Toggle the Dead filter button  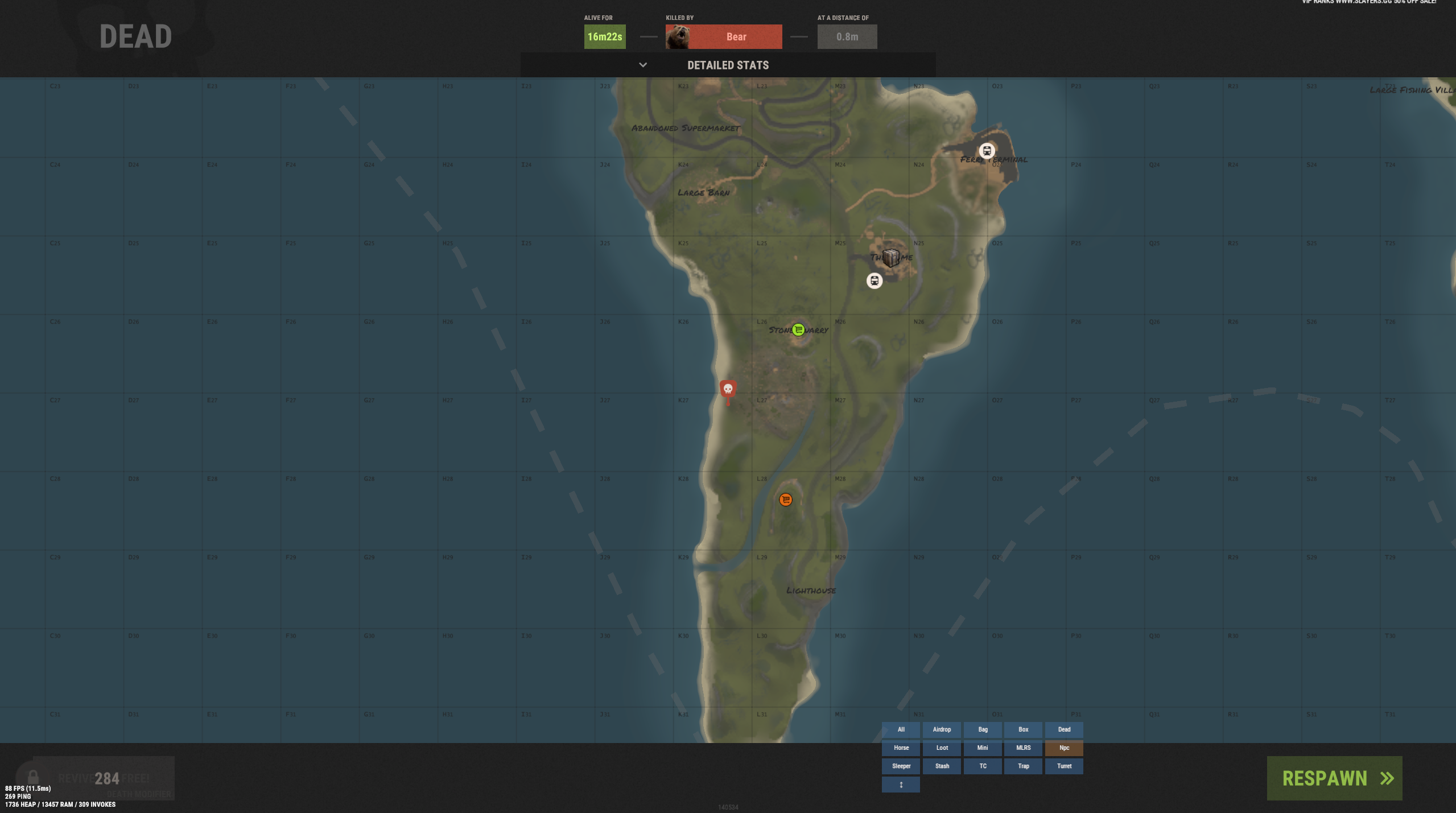tap(1064, 729)
